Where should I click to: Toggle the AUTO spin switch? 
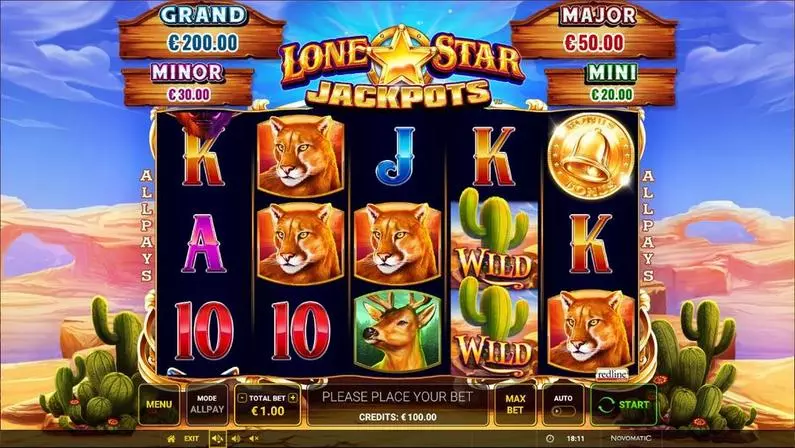pos(563,411)
